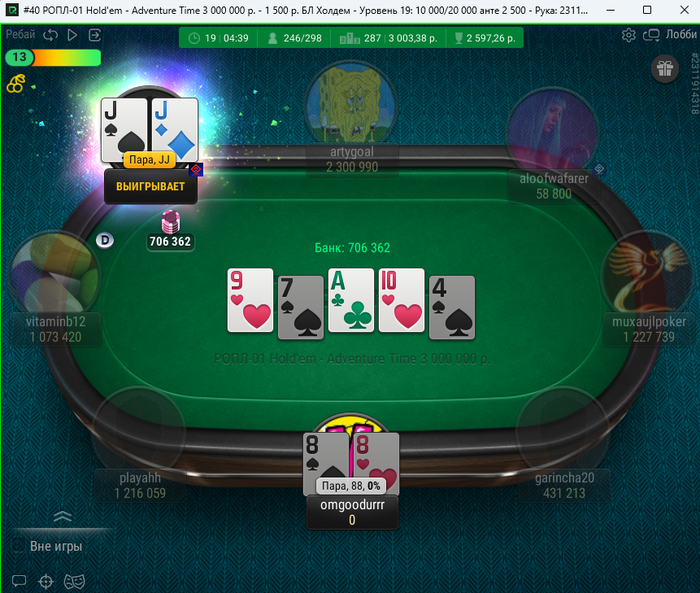The width and height of the screenshot is (700, 593).
Task: Open the chat speech bubble icon
Action: (x=18, y=580)
